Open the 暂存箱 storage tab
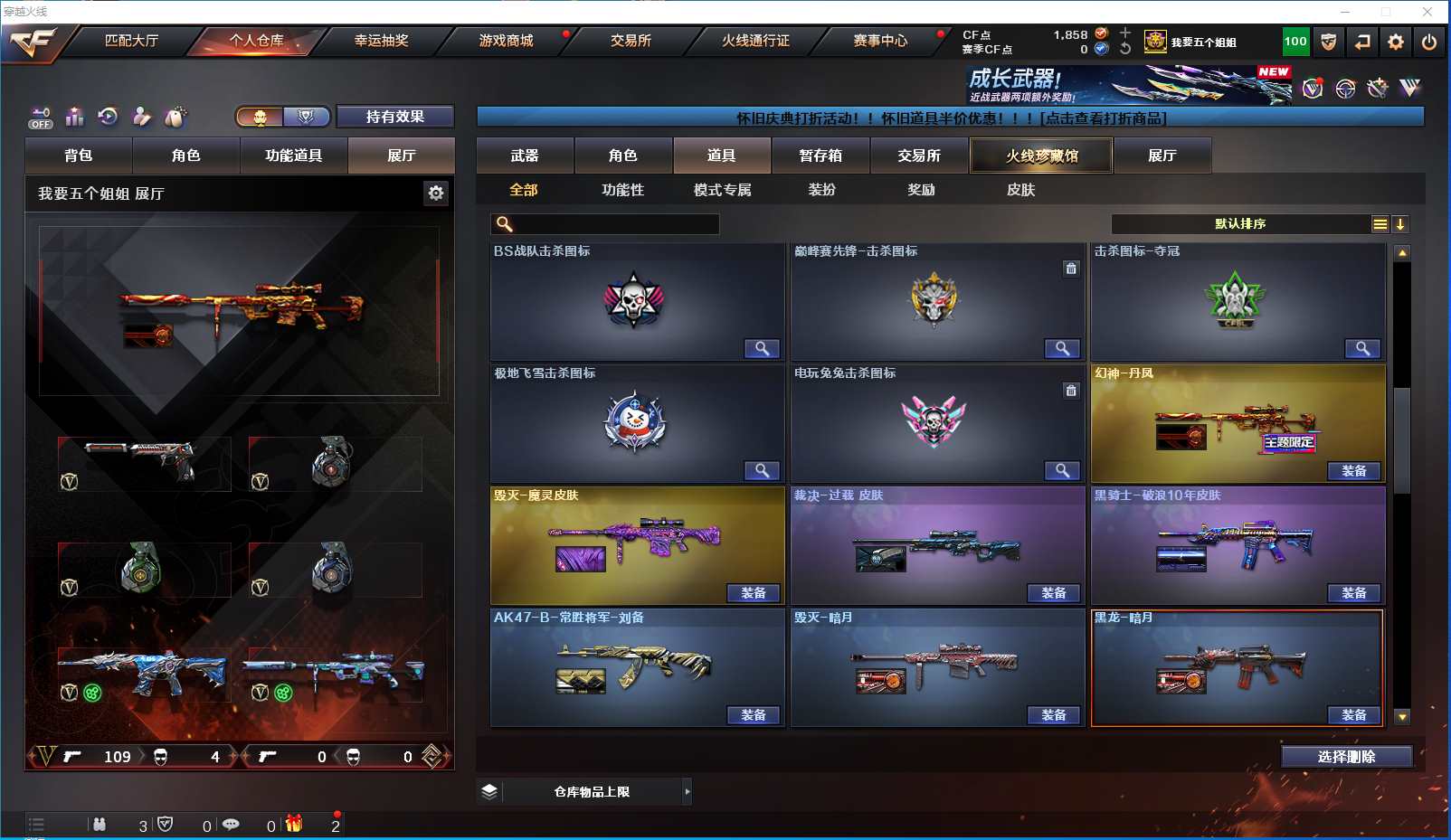The image size is (1451, 840). [x=820, y=156]
